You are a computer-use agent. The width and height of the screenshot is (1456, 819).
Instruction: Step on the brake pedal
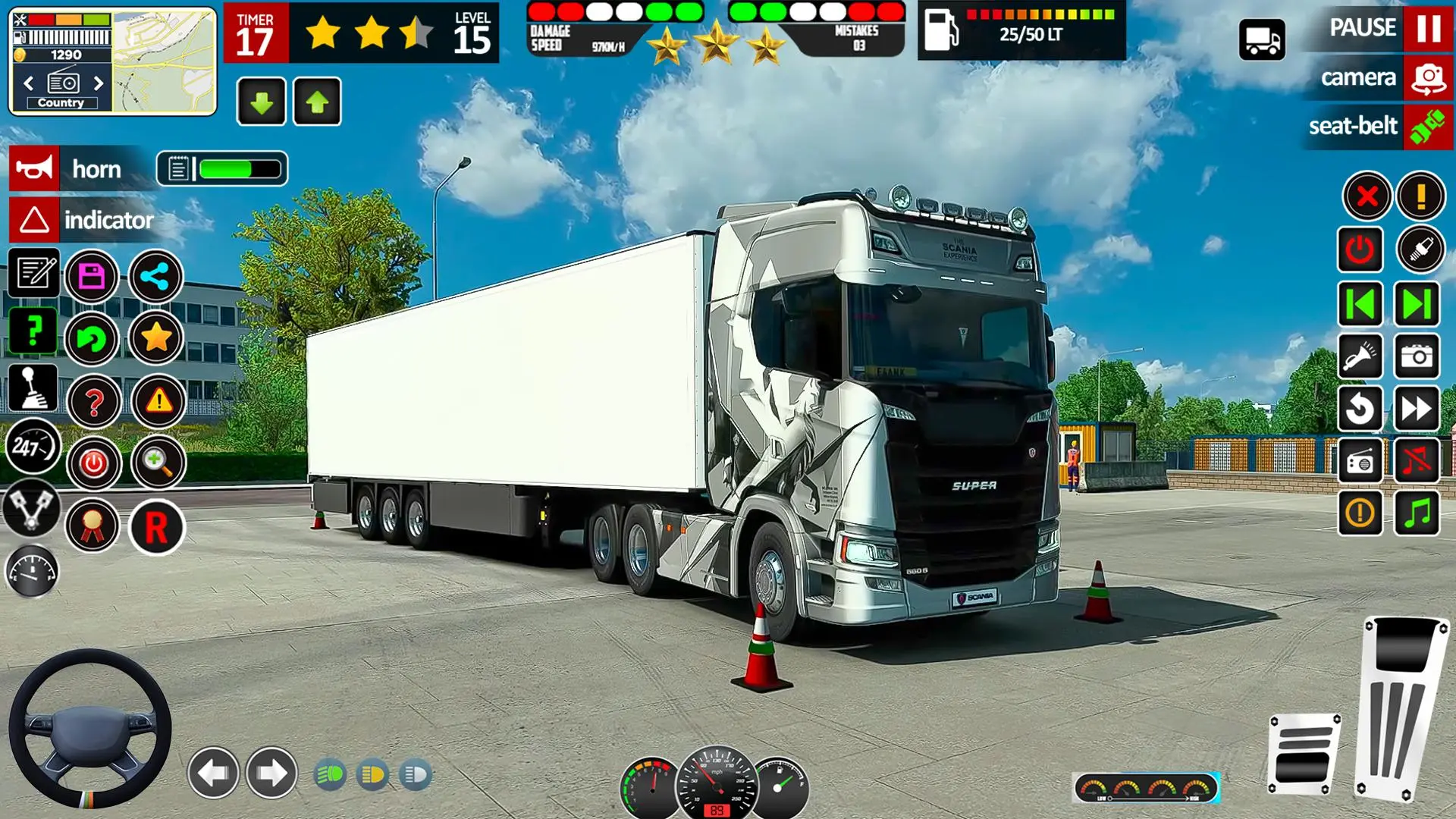(x=1304, y=753)
